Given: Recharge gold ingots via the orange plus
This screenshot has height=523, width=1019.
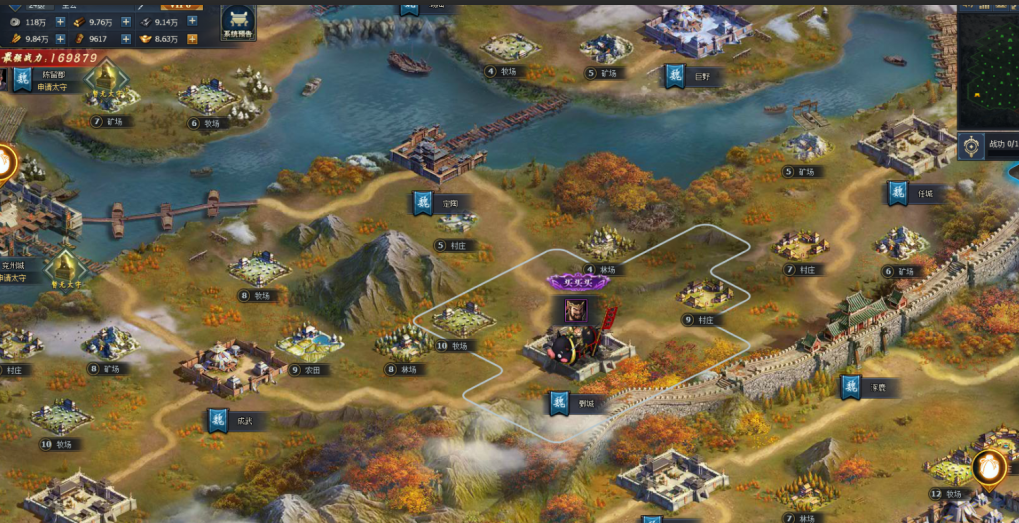Looking at the screenshot, I should pyautogui.click(x=191, y=38).
